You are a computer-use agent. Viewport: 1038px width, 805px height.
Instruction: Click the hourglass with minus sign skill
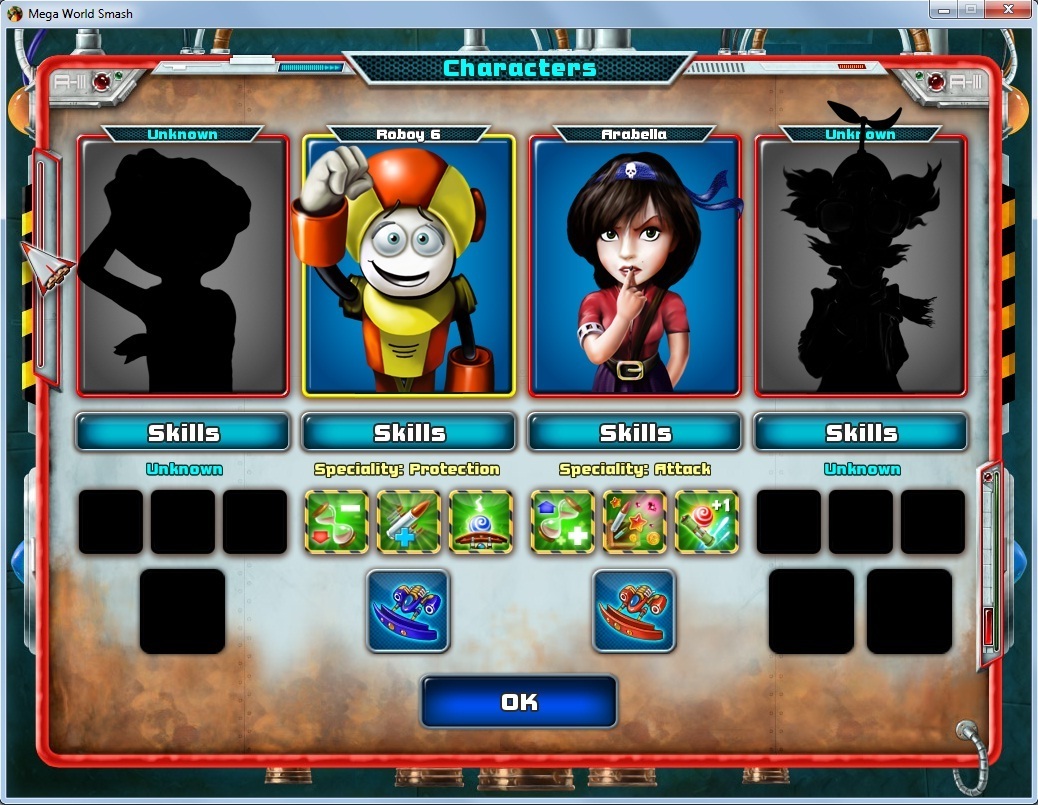pyautogui.click(x=337, y=522)
